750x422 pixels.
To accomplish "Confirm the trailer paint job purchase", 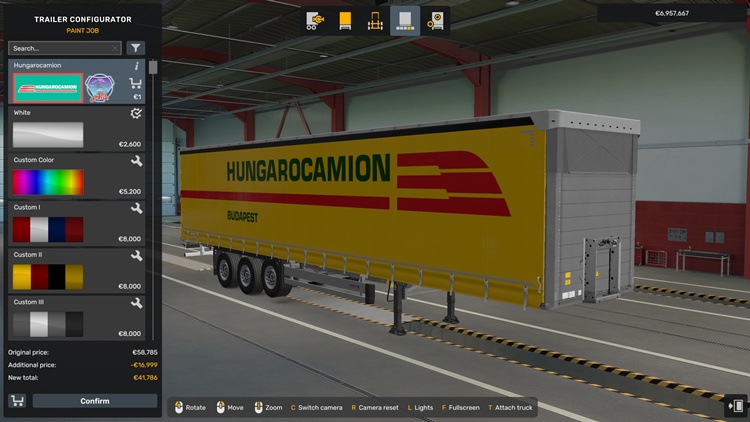I will [x=95, y=401].
